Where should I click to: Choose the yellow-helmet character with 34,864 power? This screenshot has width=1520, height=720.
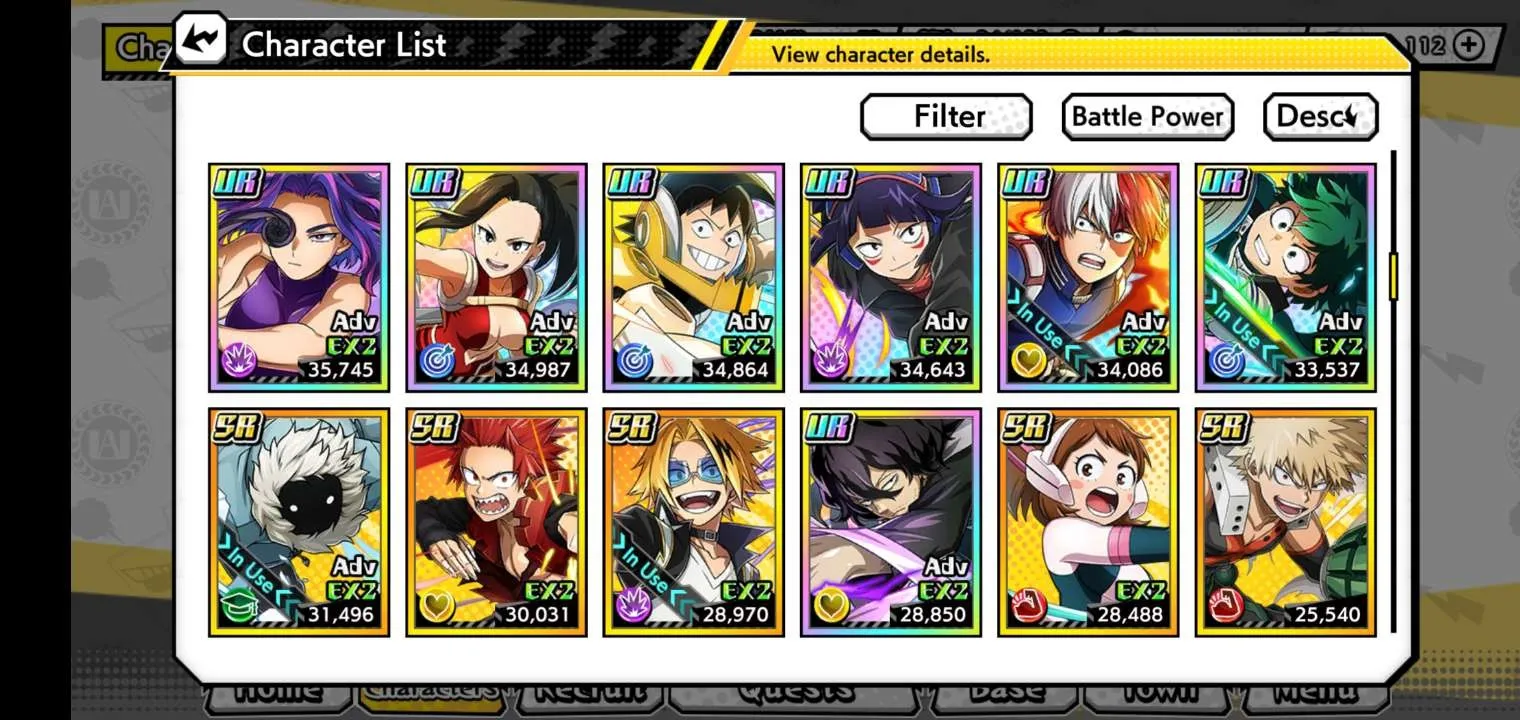click(693, 277)
